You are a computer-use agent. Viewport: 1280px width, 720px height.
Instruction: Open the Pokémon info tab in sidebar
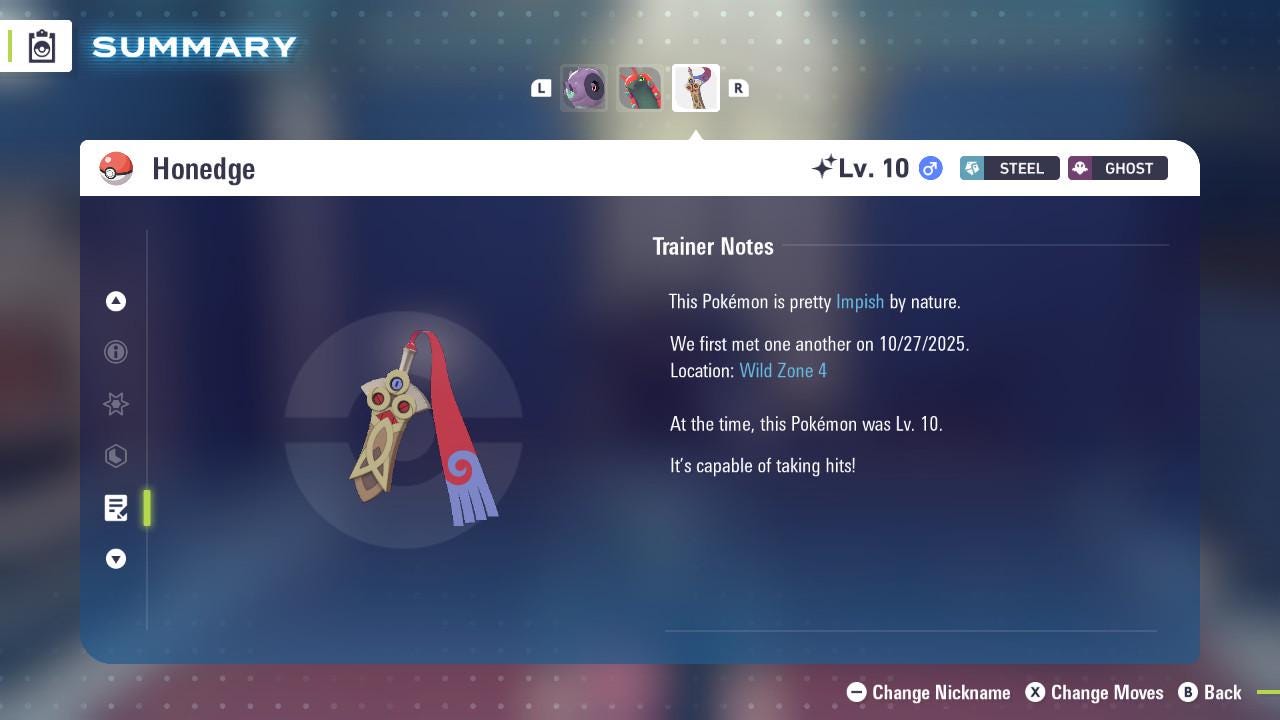click(116, 352)
